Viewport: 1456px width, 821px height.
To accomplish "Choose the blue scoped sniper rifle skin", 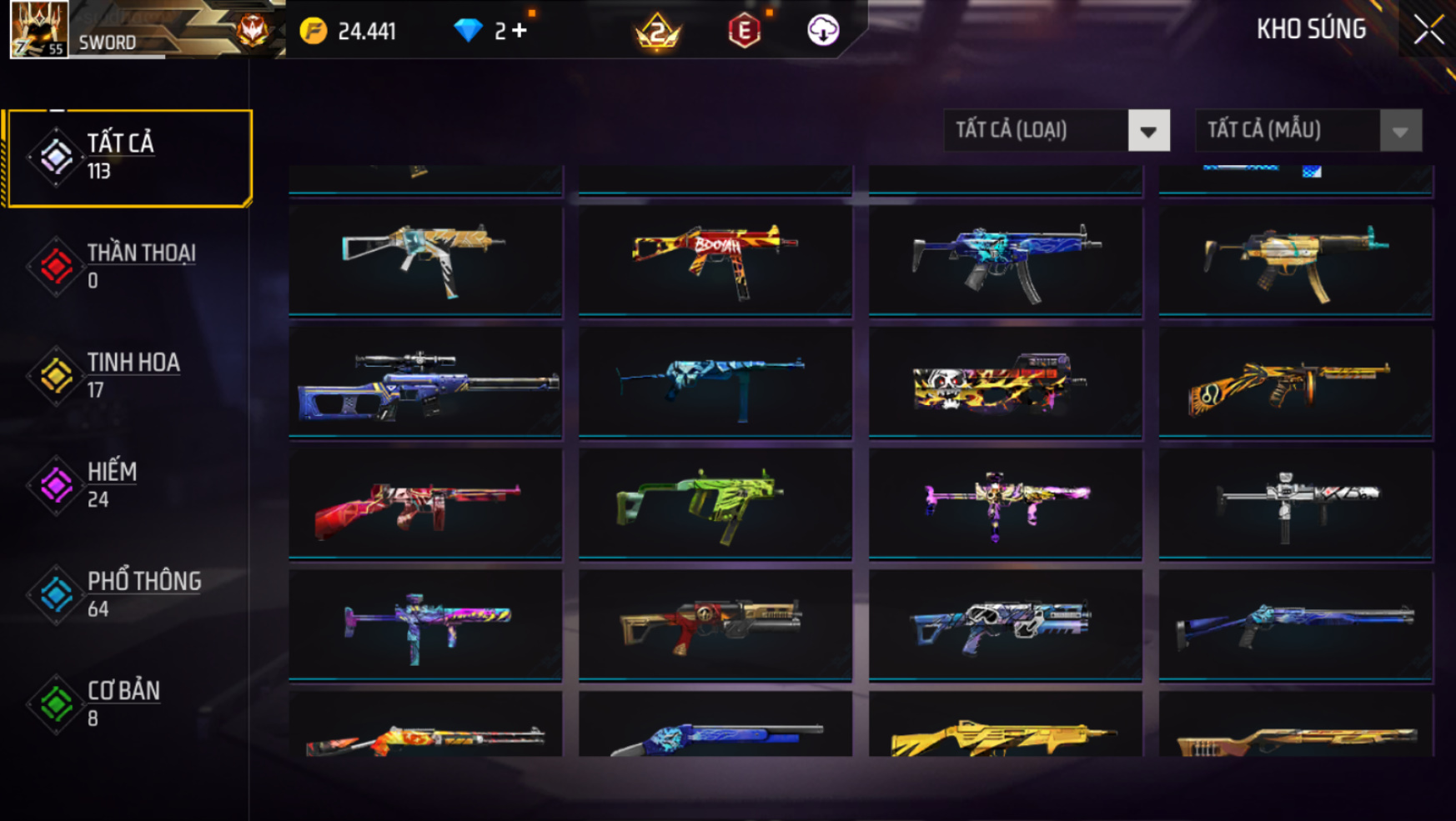I will tap(425, 383).
